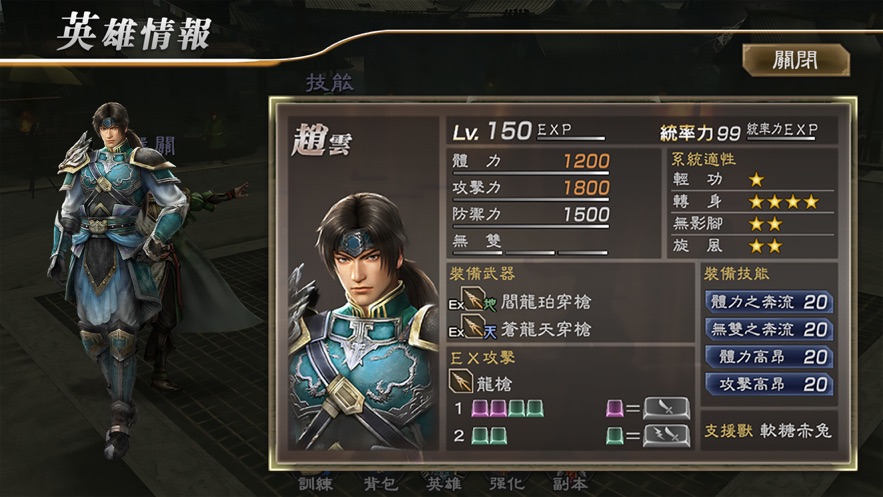
Task: Tap the 支援獸 軟糖赤兔 support beast entry
Action: click(x=769, y=431)
